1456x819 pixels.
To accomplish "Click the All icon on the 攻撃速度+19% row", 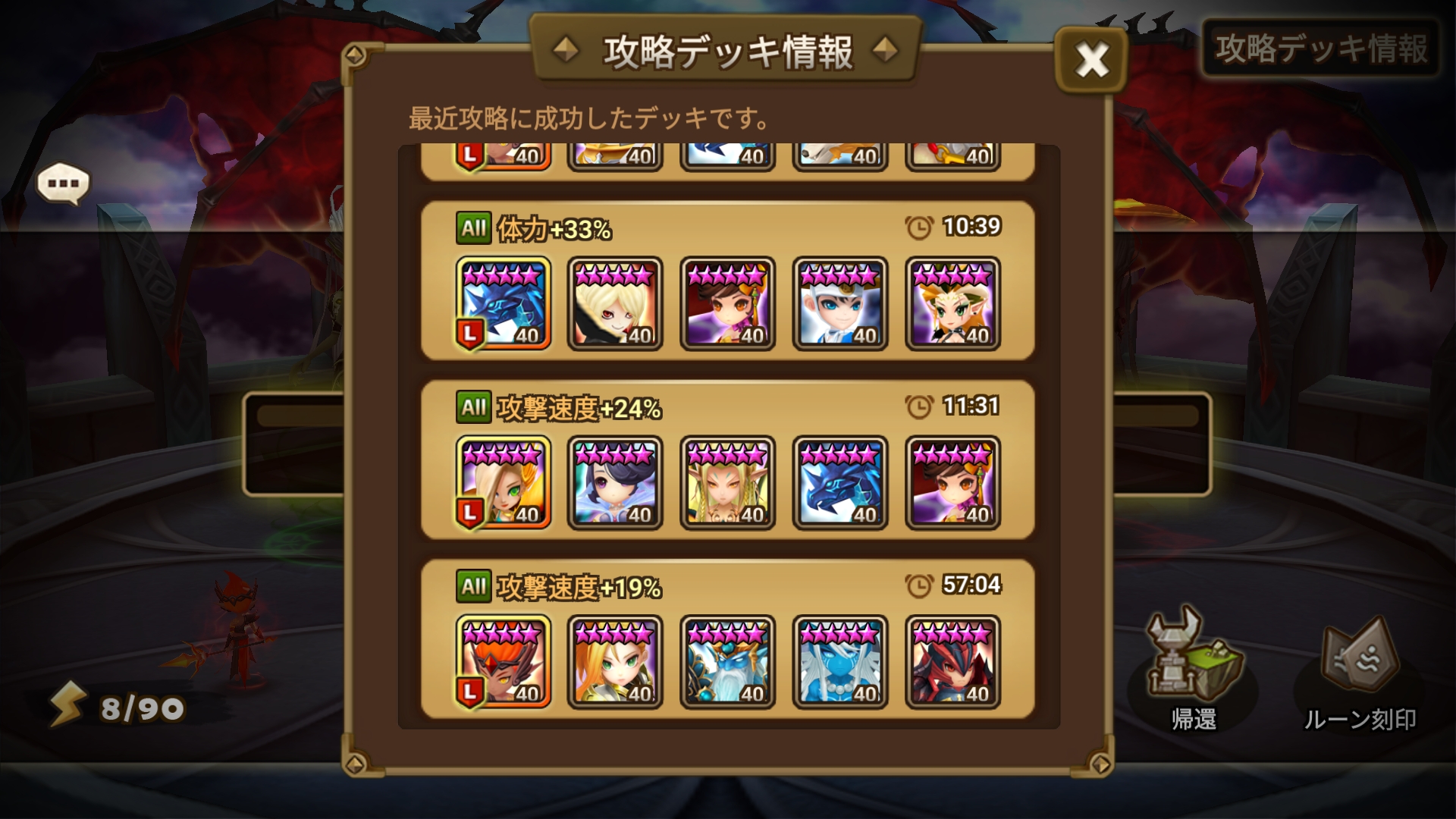I will click(474, 585).
